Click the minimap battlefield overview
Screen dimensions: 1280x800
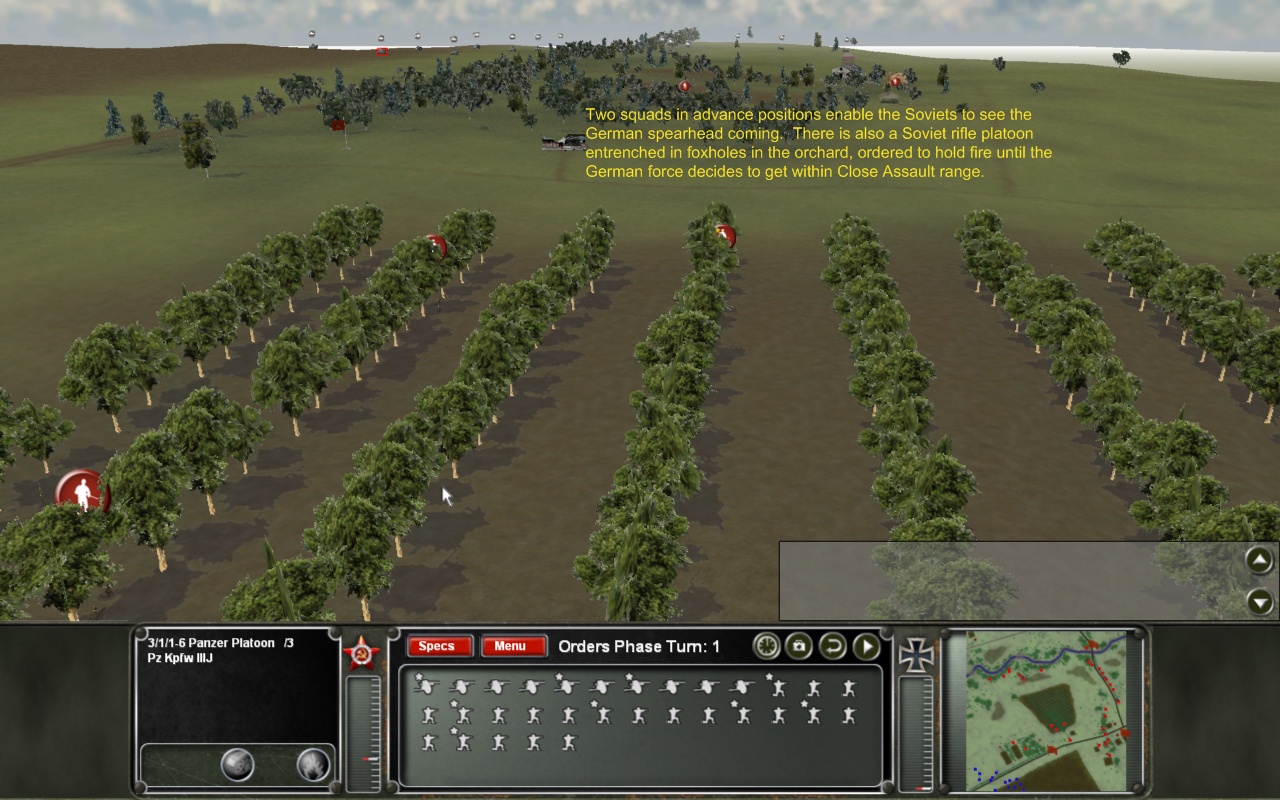[1046, 710]
